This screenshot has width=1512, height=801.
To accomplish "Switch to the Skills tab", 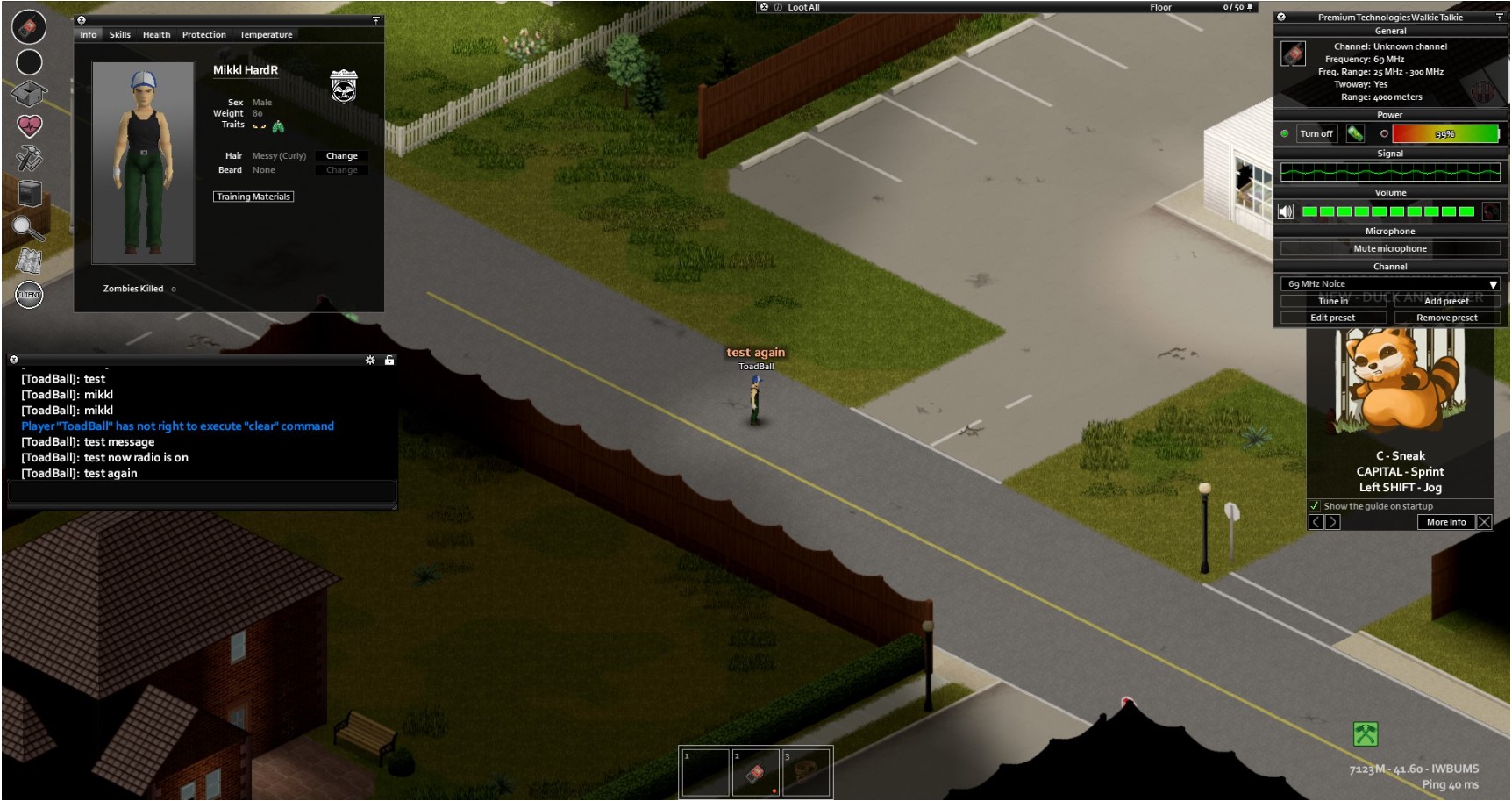I will coord(119,34).
